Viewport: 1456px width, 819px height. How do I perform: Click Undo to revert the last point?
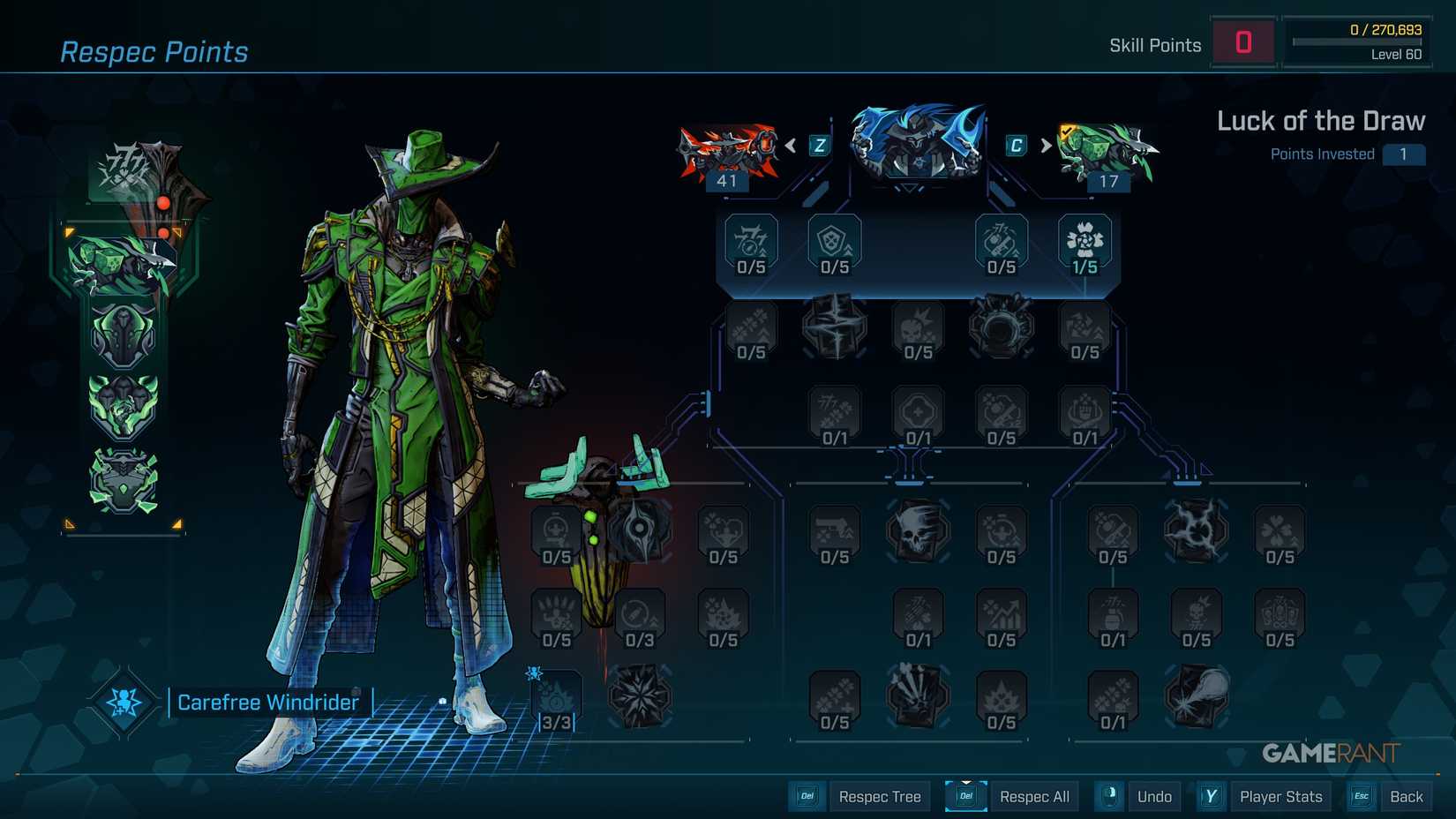[1154, 796]
